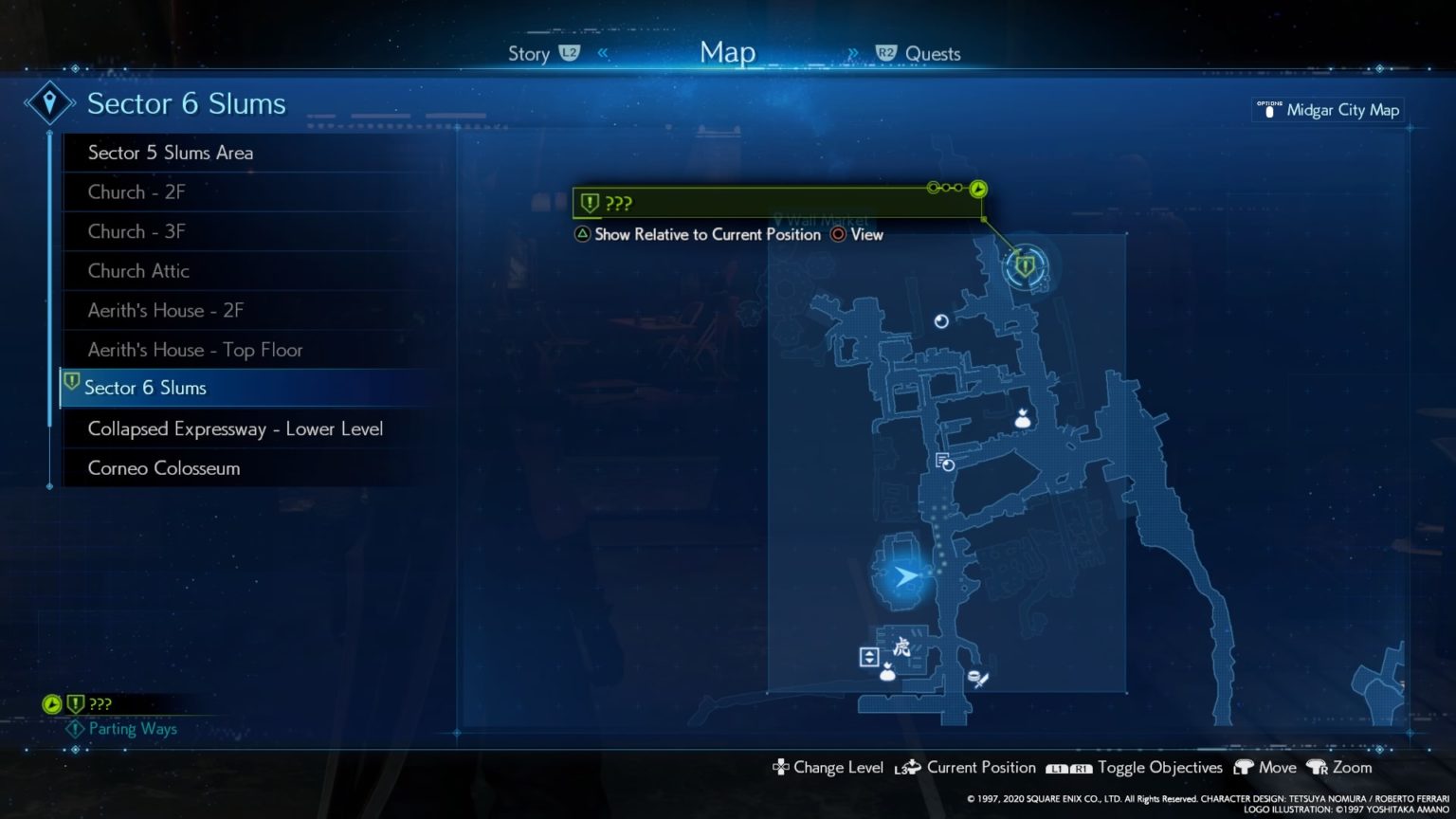Open the Midgar City Map
Image resolution: width=1456 pixels, height=819 pixels.
point(1327,109)
